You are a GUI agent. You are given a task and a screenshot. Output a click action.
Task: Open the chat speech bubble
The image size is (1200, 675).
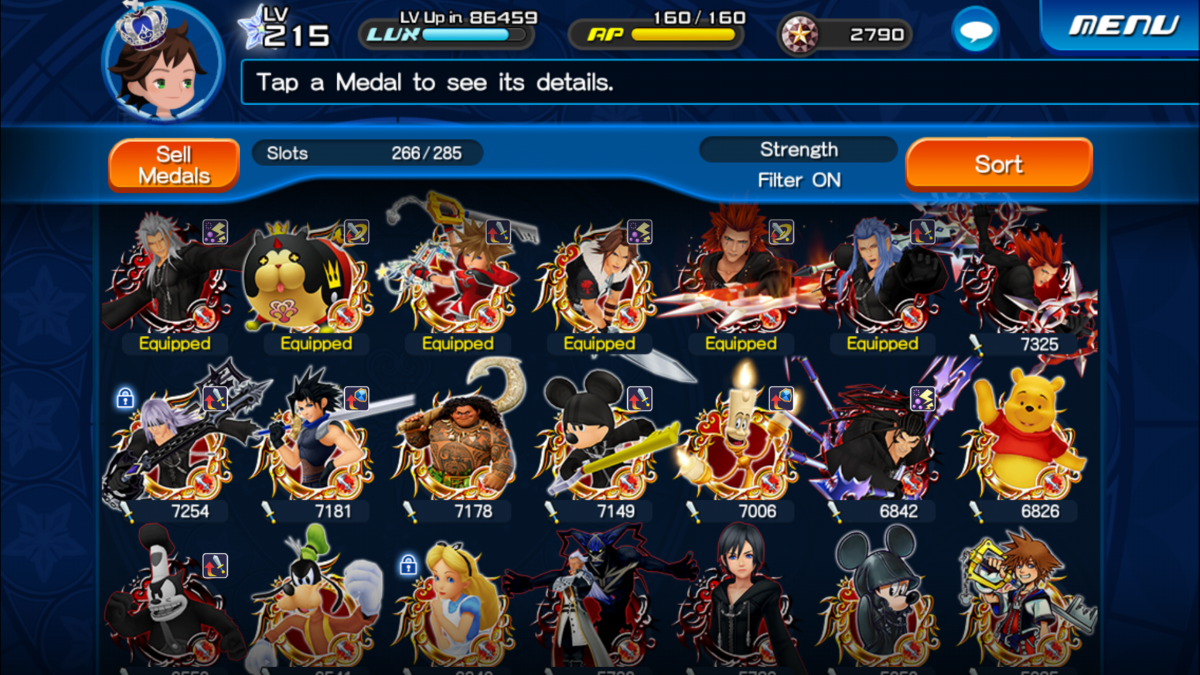coord(975,30)
